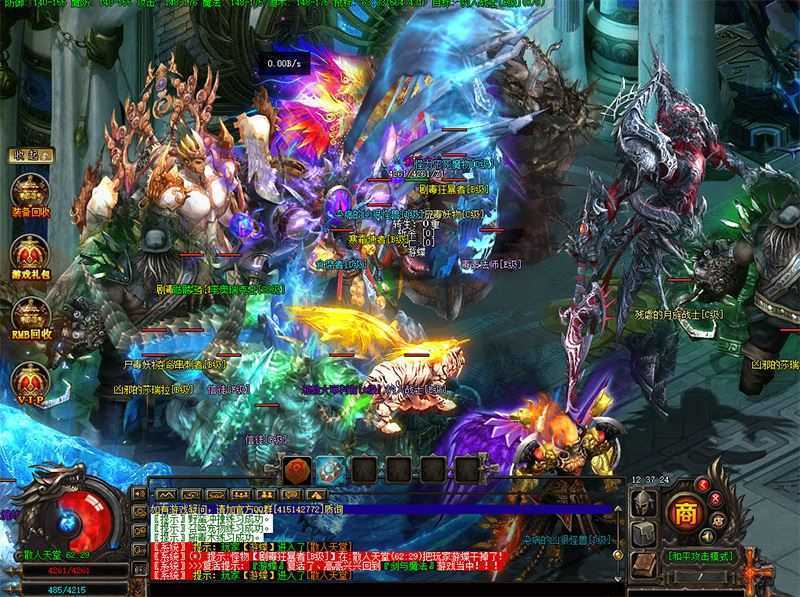The width and height of the screenshot is (800, 597).
Task: Open the skill book icon
Action: point(642,564)
